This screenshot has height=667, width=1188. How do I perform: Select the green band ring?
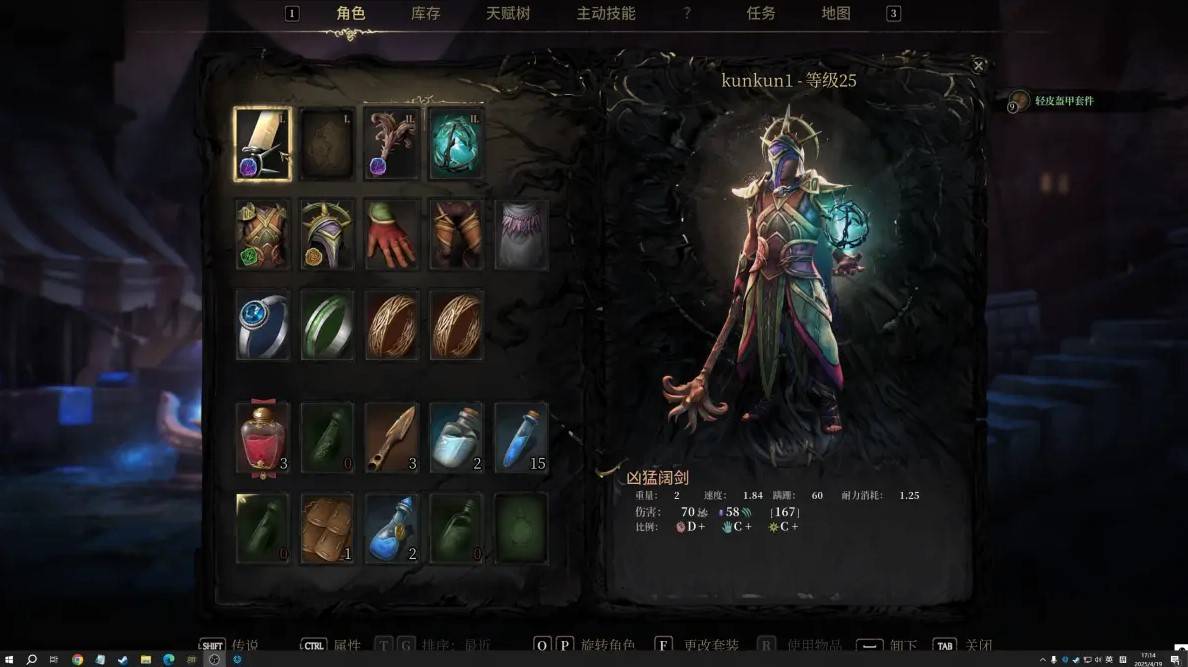pos(328,325)
